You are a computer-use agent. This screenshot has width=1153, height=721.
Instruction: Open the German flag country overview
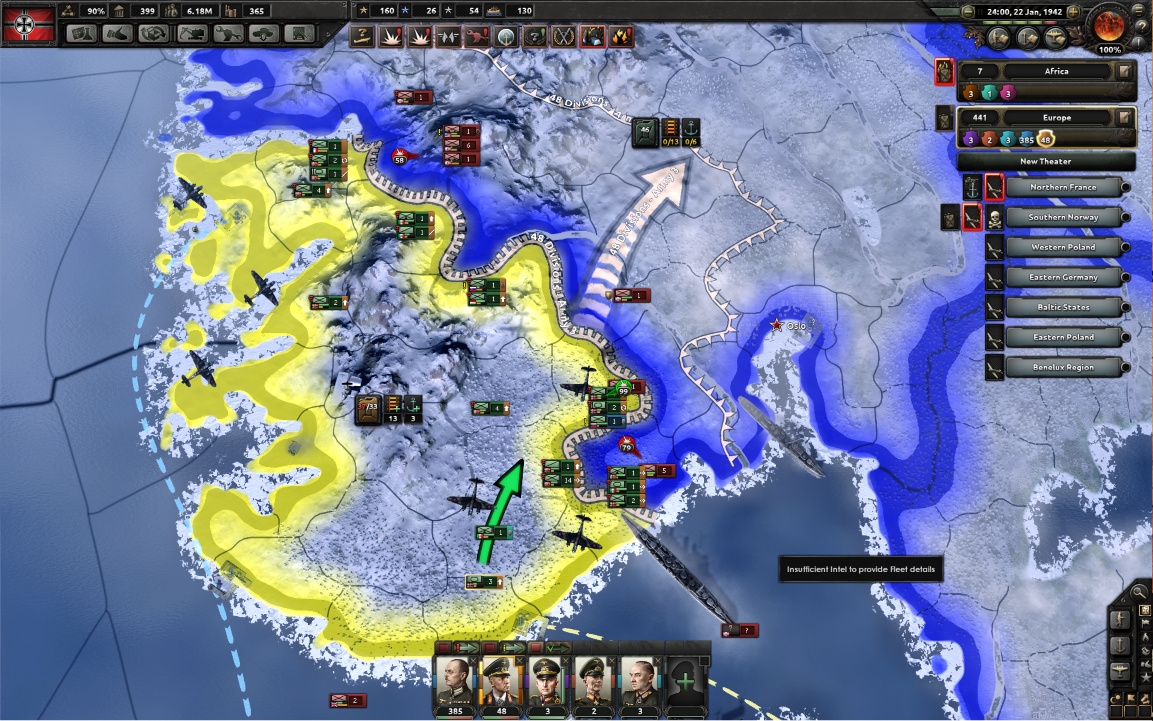pos(27,26)
